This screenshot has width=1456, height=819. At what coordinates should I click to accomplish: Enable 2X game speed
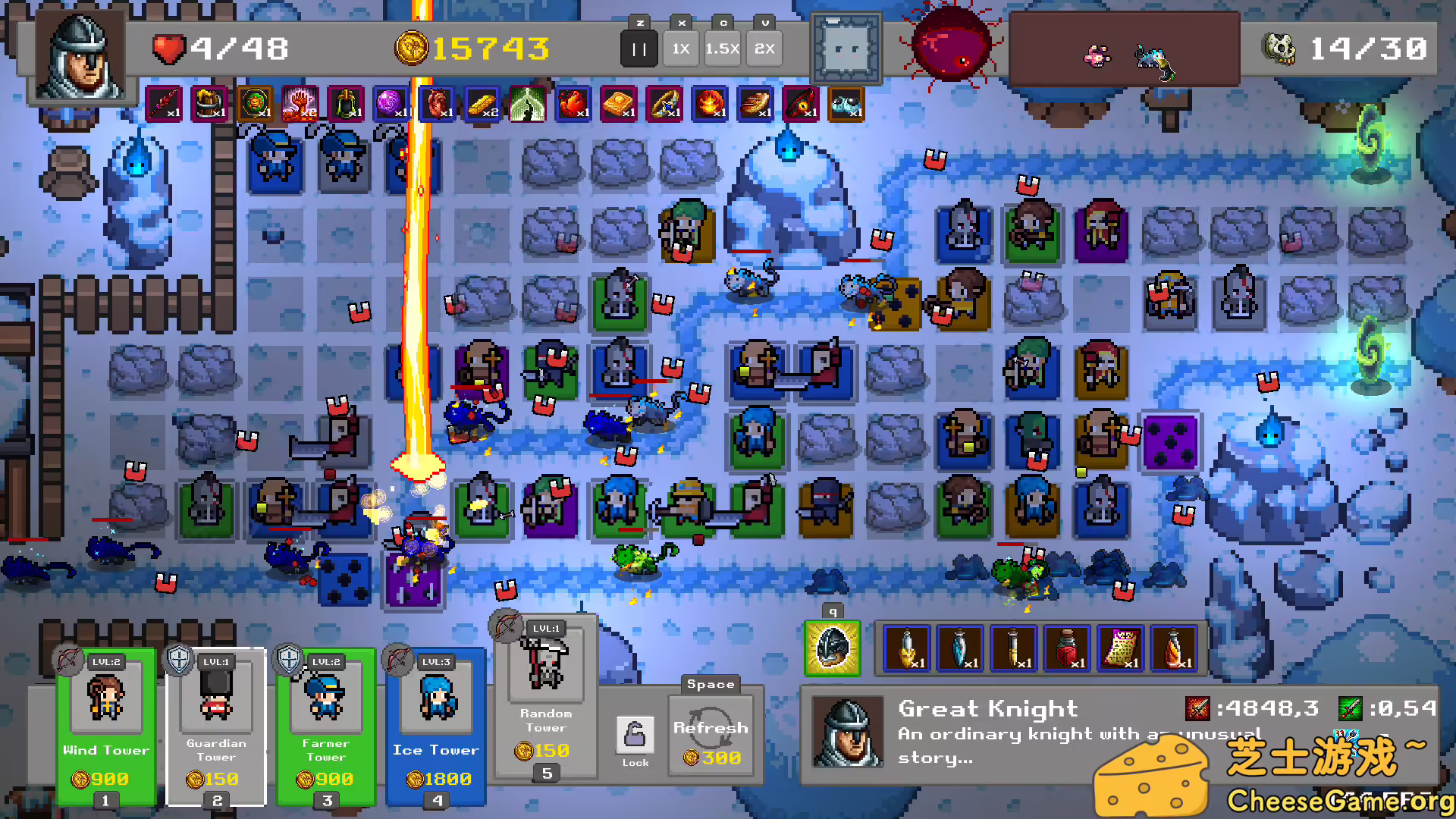(x=764, y=49)
